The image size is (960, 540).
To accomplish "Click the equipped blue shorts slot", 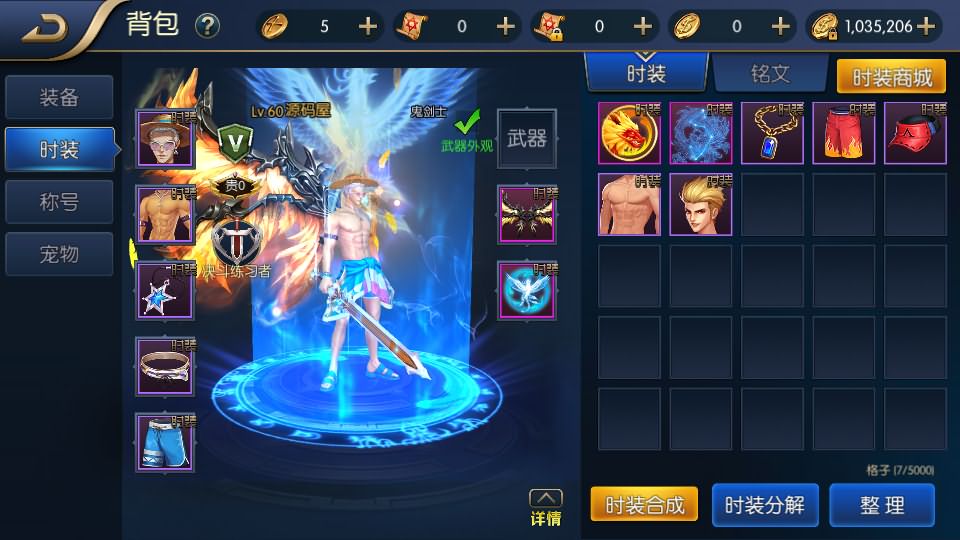I will (166, 443).
